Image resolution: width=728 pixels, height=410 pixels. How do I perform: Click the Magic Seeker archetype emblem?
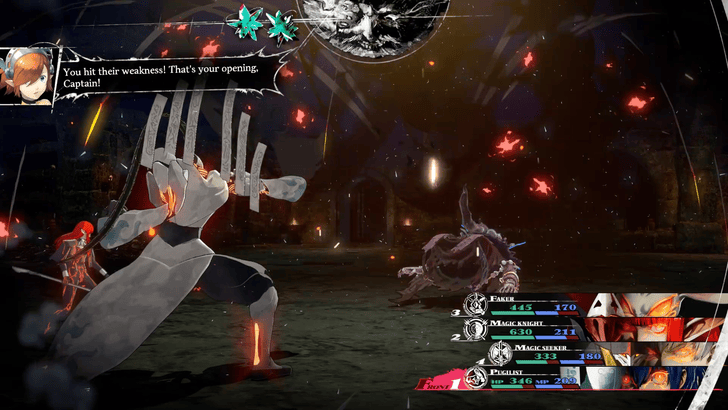[499, 353]
